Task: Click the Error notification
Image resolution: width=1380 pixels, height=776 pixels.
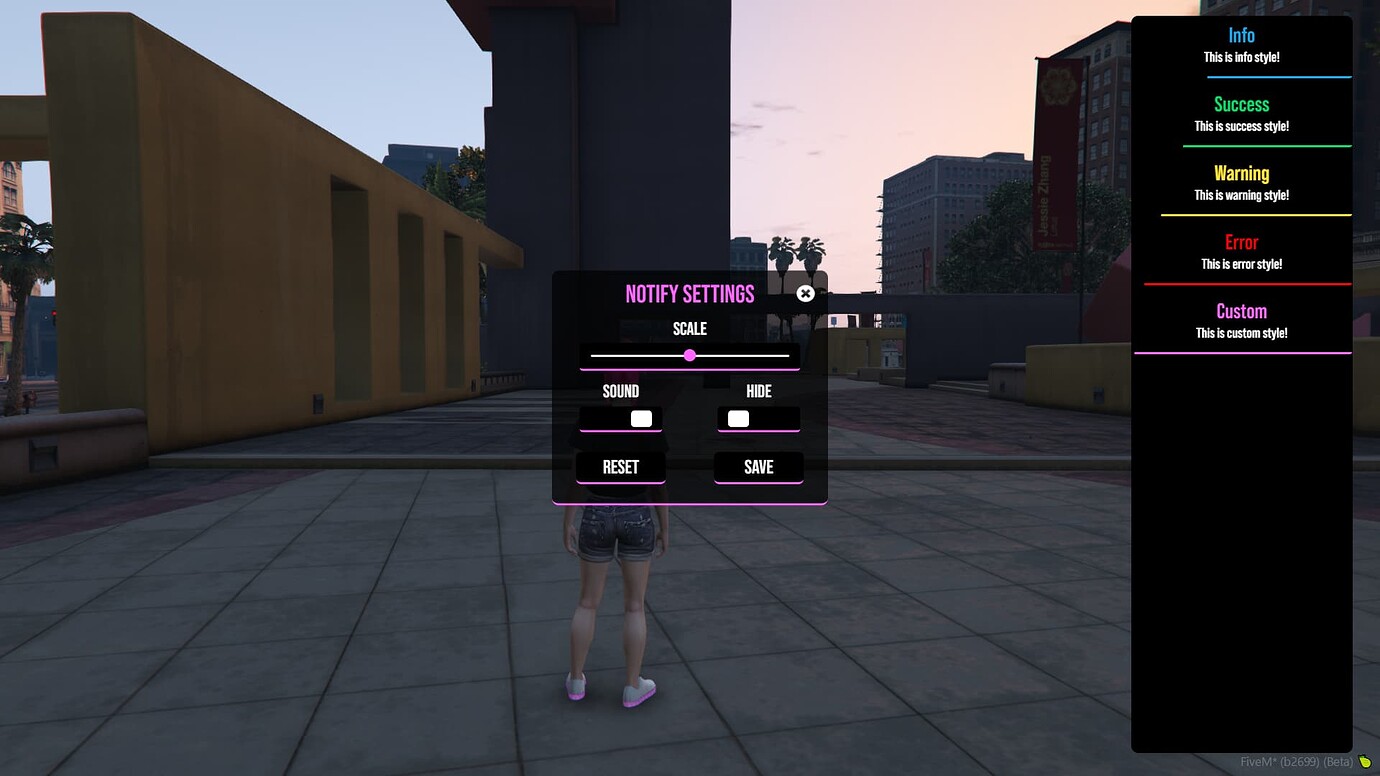Action: [1241, 251]
